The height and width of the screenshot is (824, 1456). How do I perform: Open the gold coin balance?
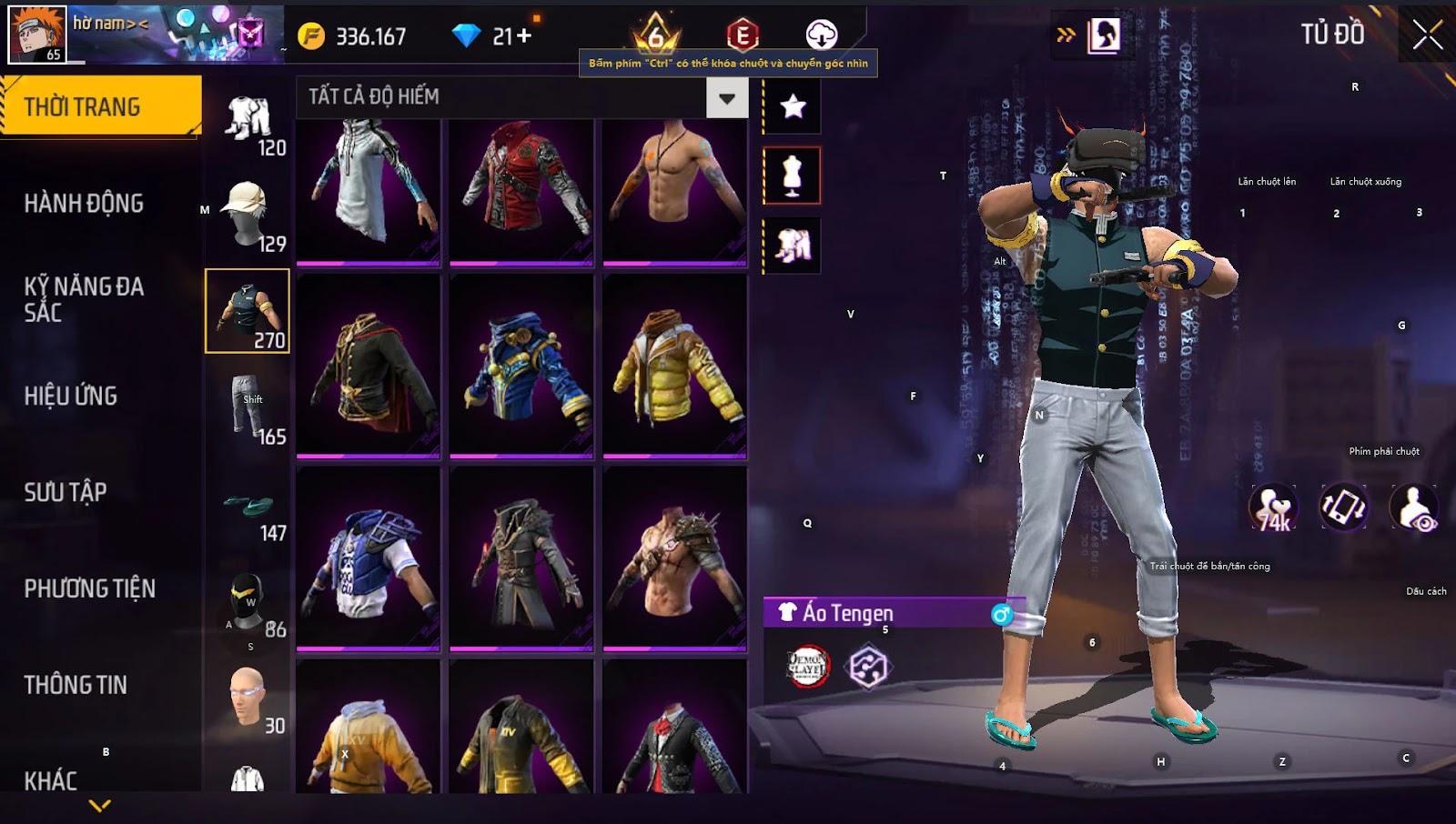pos(355,36)
